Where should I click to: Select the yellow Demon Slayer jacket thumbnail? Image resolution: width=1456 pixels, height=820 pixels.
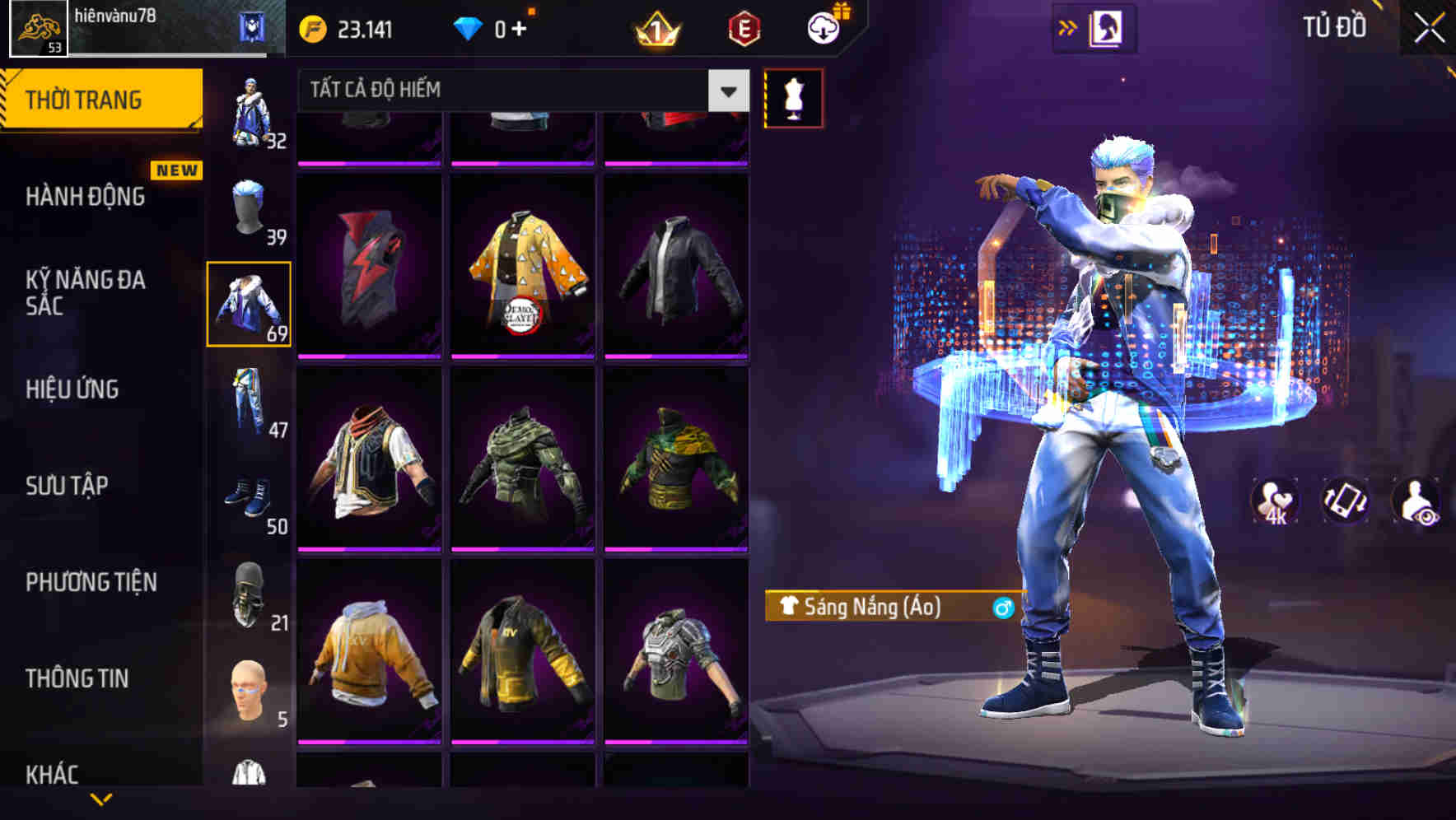(x=522, y=272)
